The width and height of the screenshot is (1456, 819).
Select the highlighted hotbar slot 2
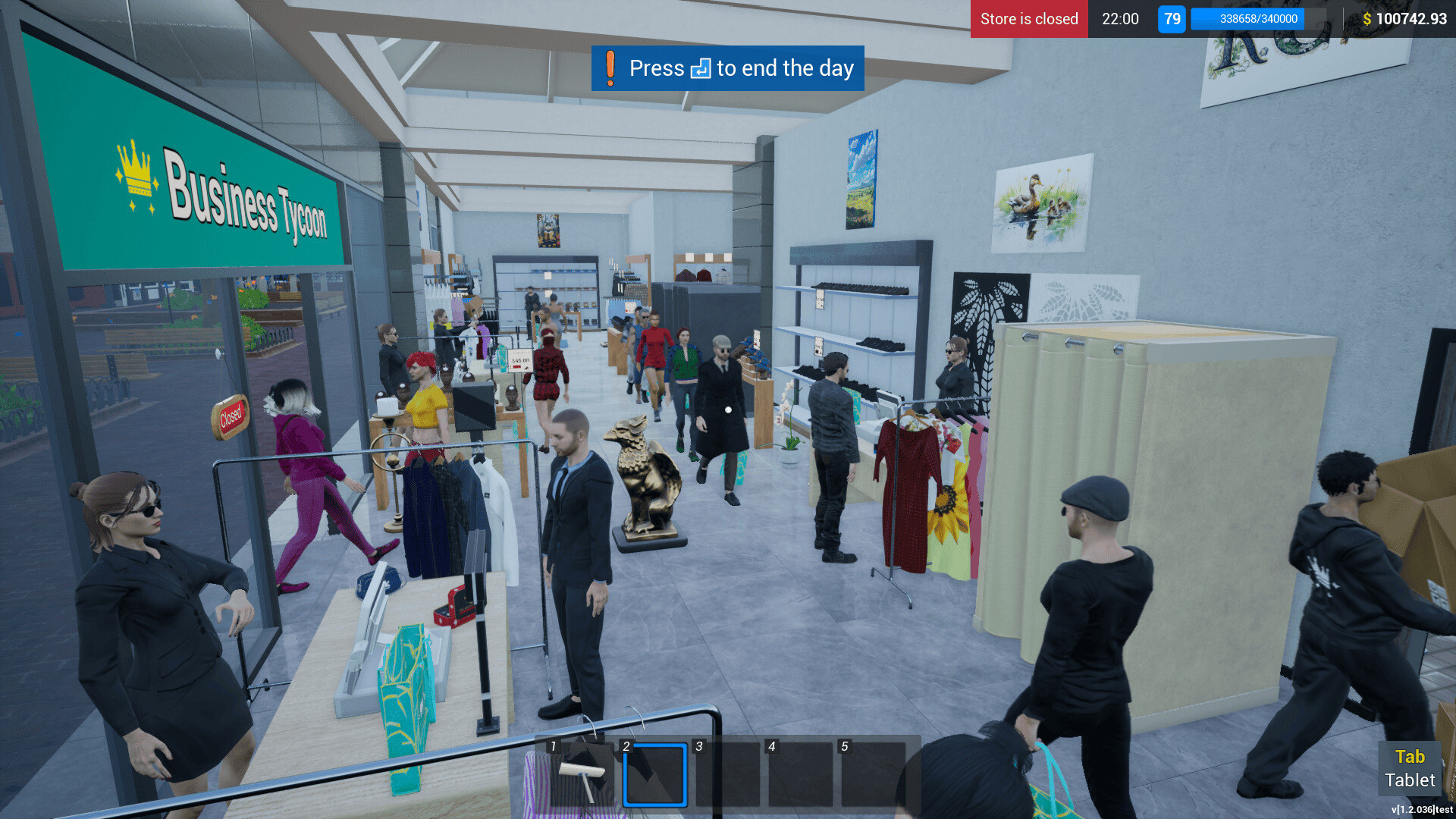click(x=654, y=775)
